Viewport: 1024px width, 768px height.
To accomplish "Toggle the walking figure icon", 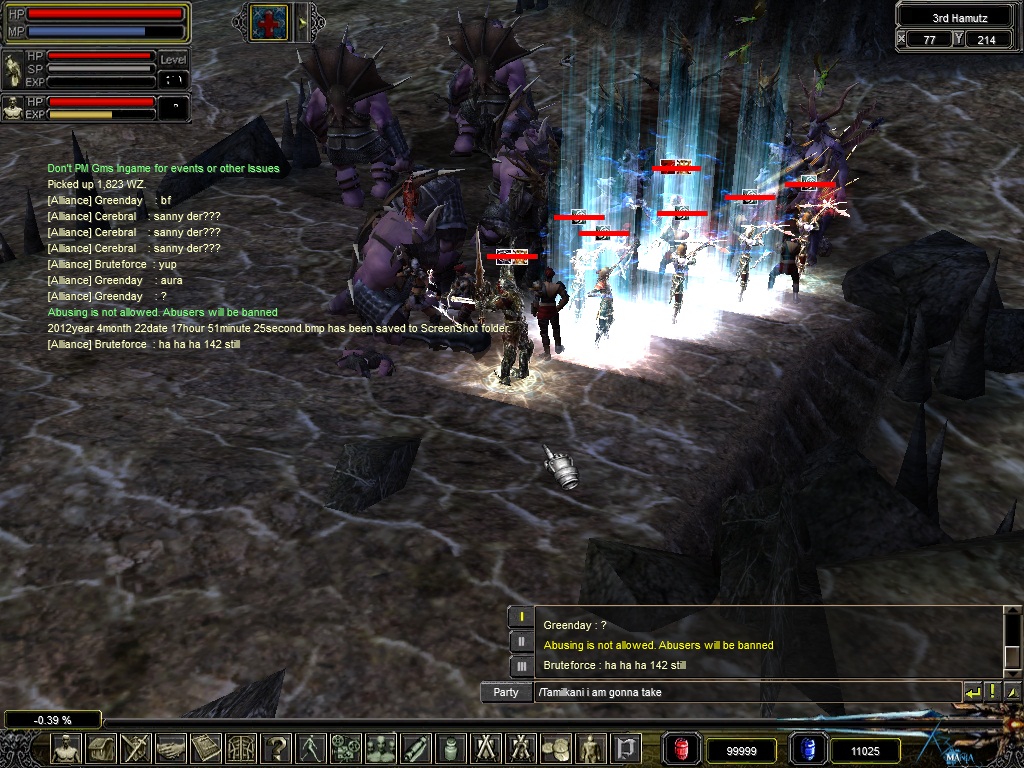I will pos(311,748).
